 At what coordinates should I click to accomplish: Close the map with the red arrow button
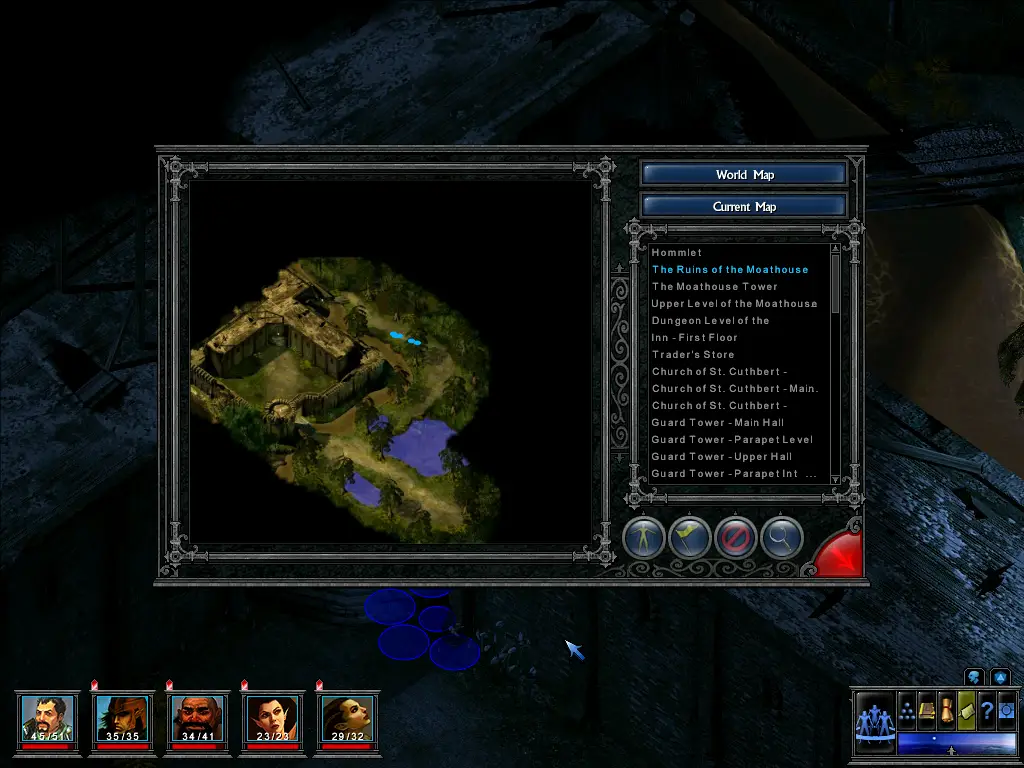tap(838, 554)
